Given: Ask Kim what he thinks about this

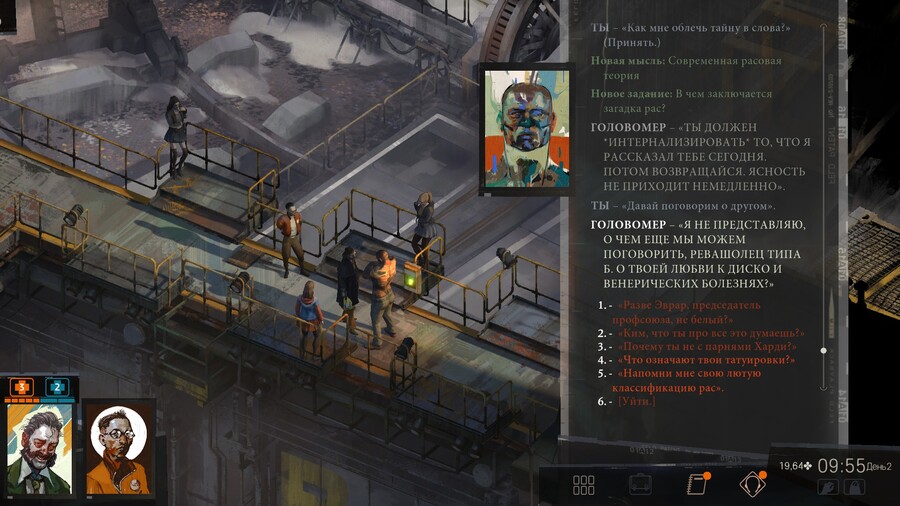Looking at the screenshot, I should pos(712,333).
